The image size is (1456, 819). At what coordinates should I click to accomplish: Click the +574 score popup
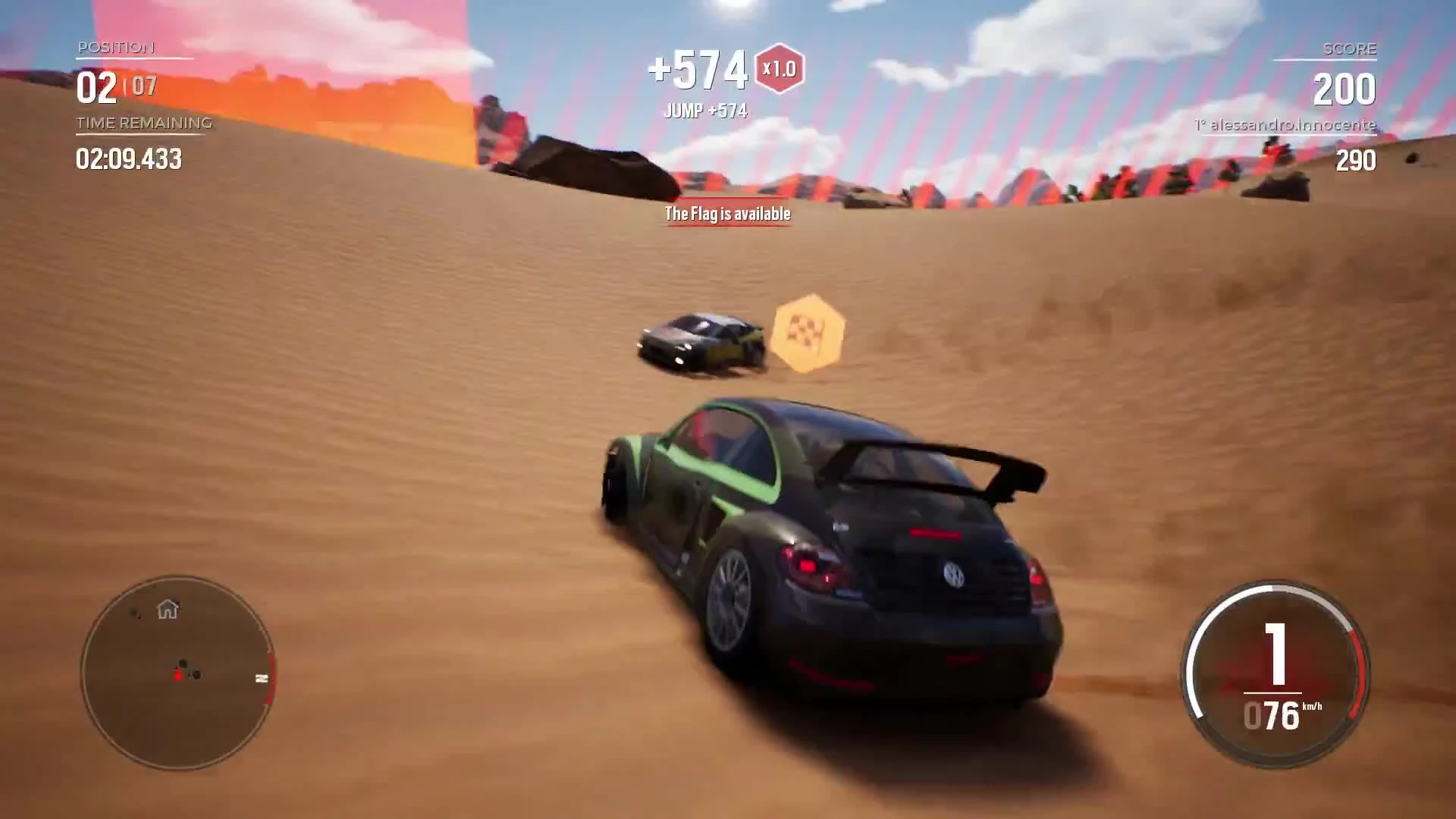coord(698,68)
